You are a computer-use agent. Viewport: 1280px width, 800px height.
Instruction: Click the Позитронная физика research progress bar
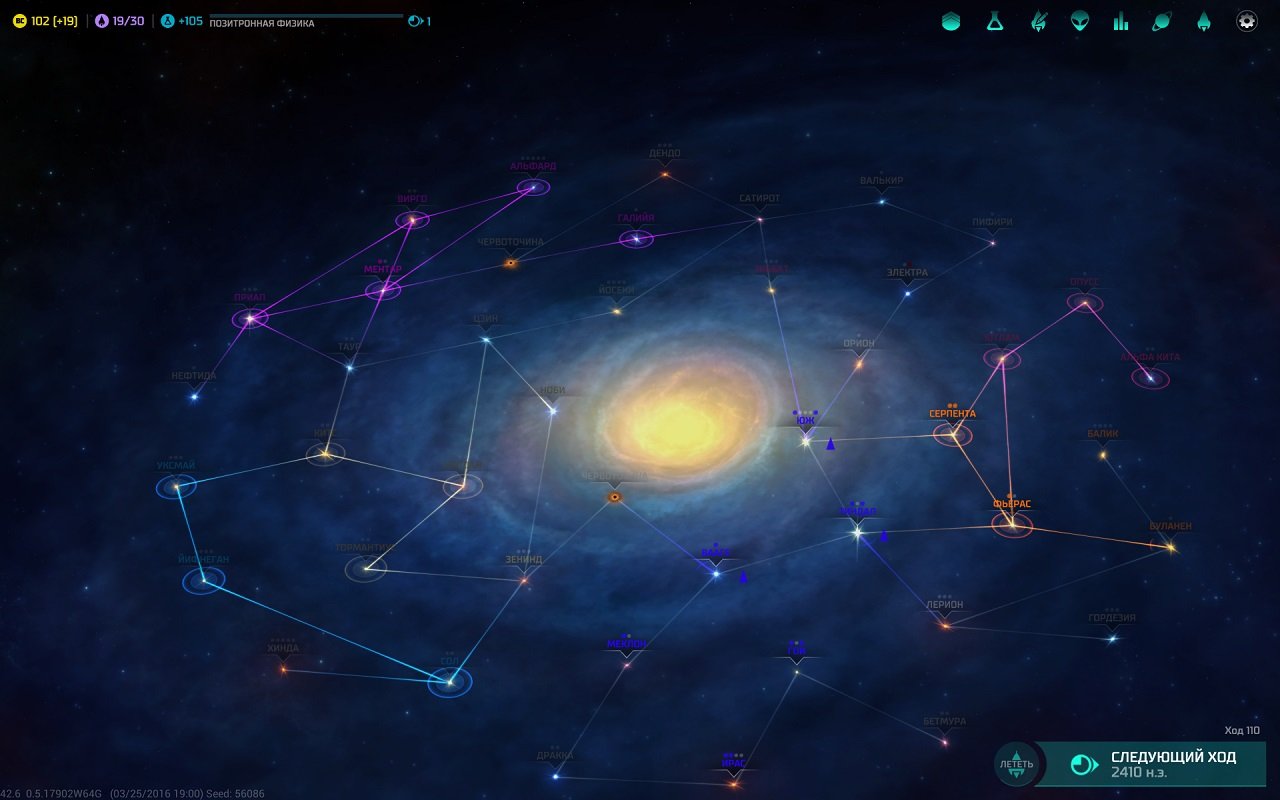(x=300, y=16)
